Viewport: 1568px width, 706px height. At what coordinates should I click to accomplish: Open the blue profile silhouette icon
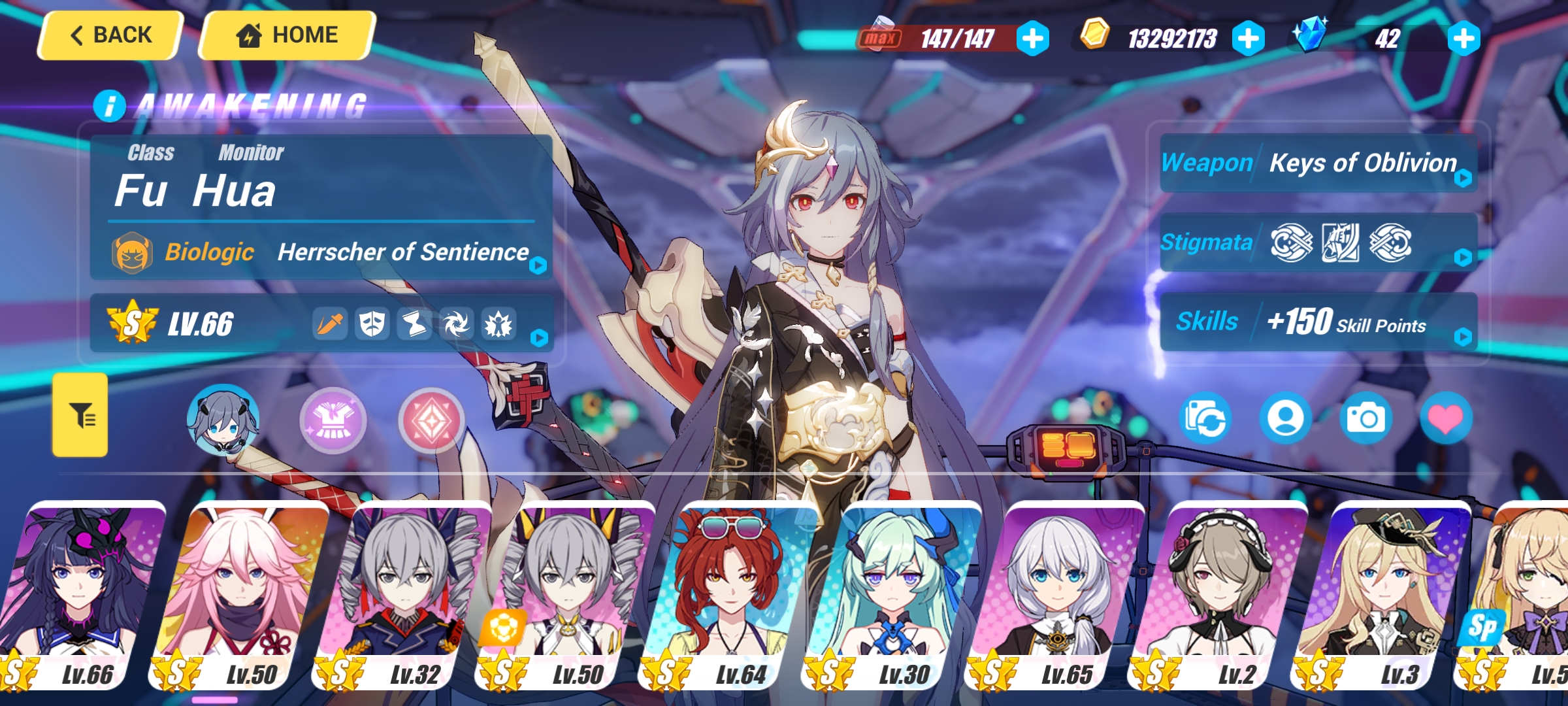[x=1286, y=419]
